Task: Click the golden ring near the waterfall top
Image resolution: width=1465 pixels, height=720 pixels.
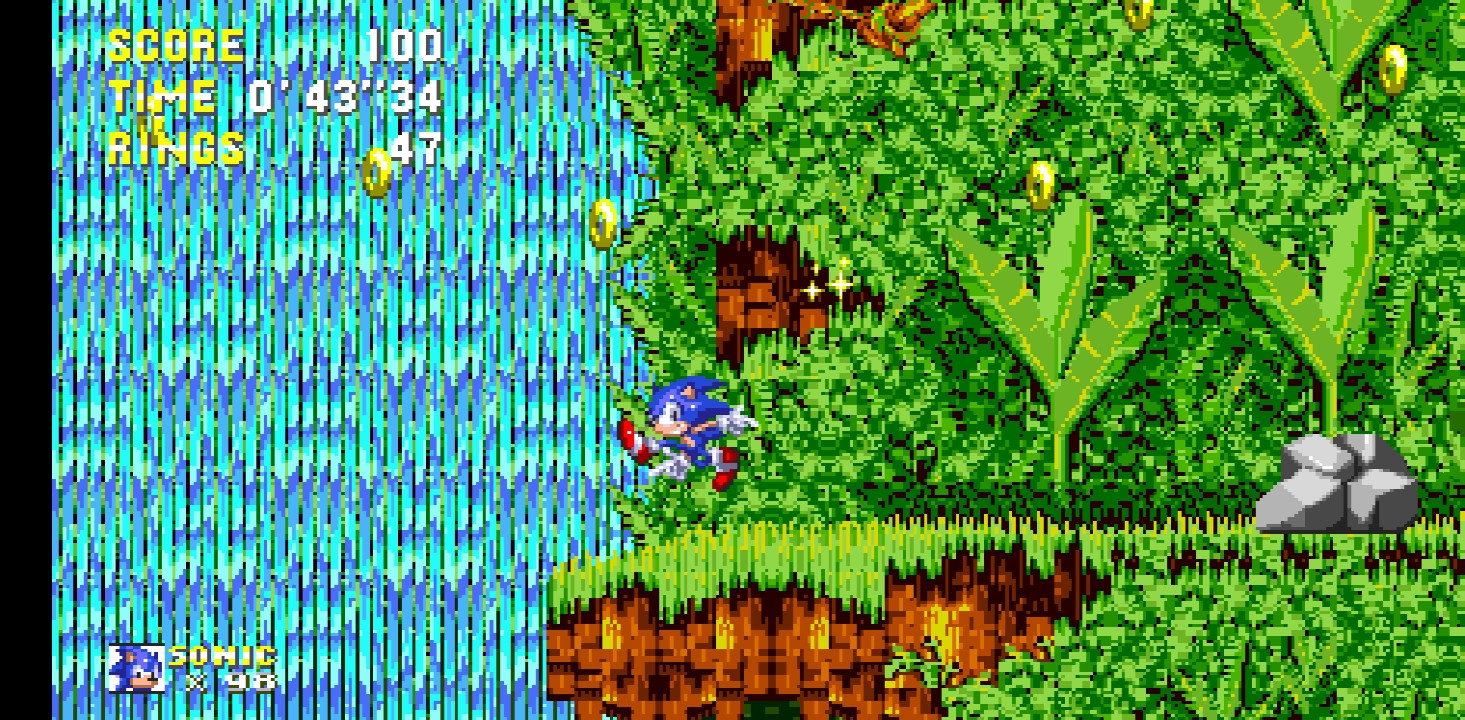Action: [x=604, y=225]
